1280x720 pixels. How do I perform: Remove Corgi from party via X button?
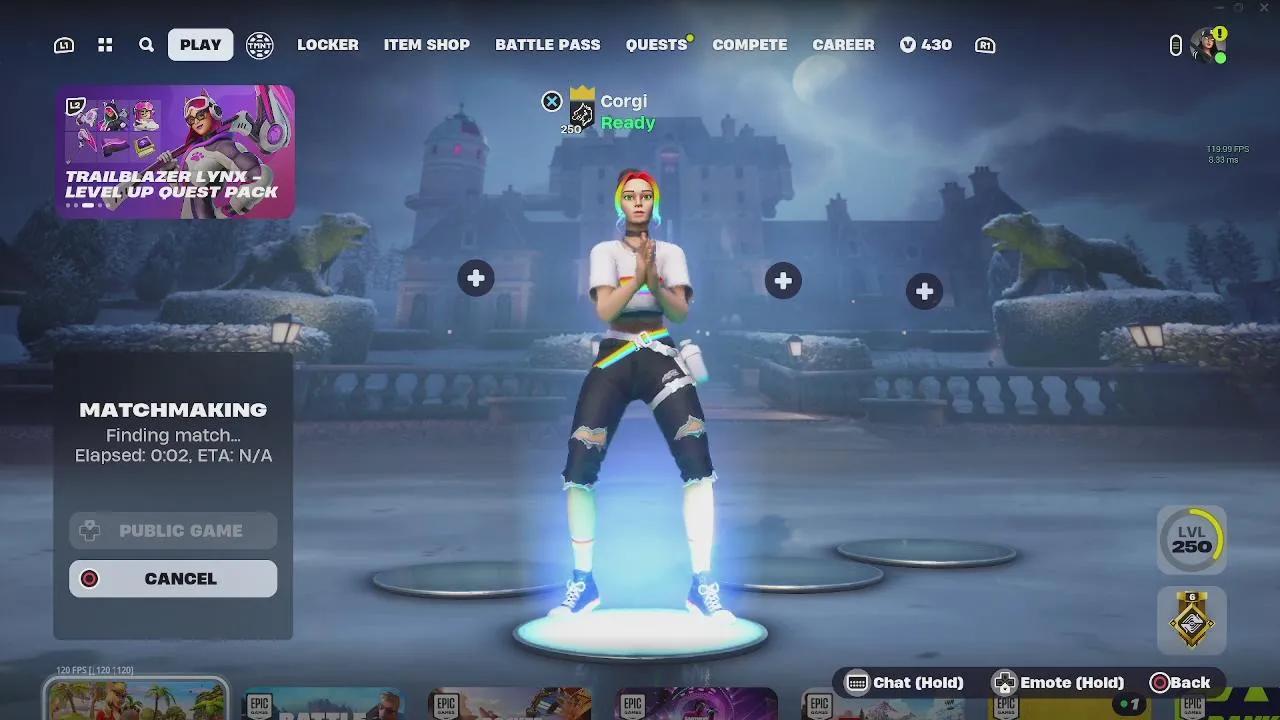point(552,101)
